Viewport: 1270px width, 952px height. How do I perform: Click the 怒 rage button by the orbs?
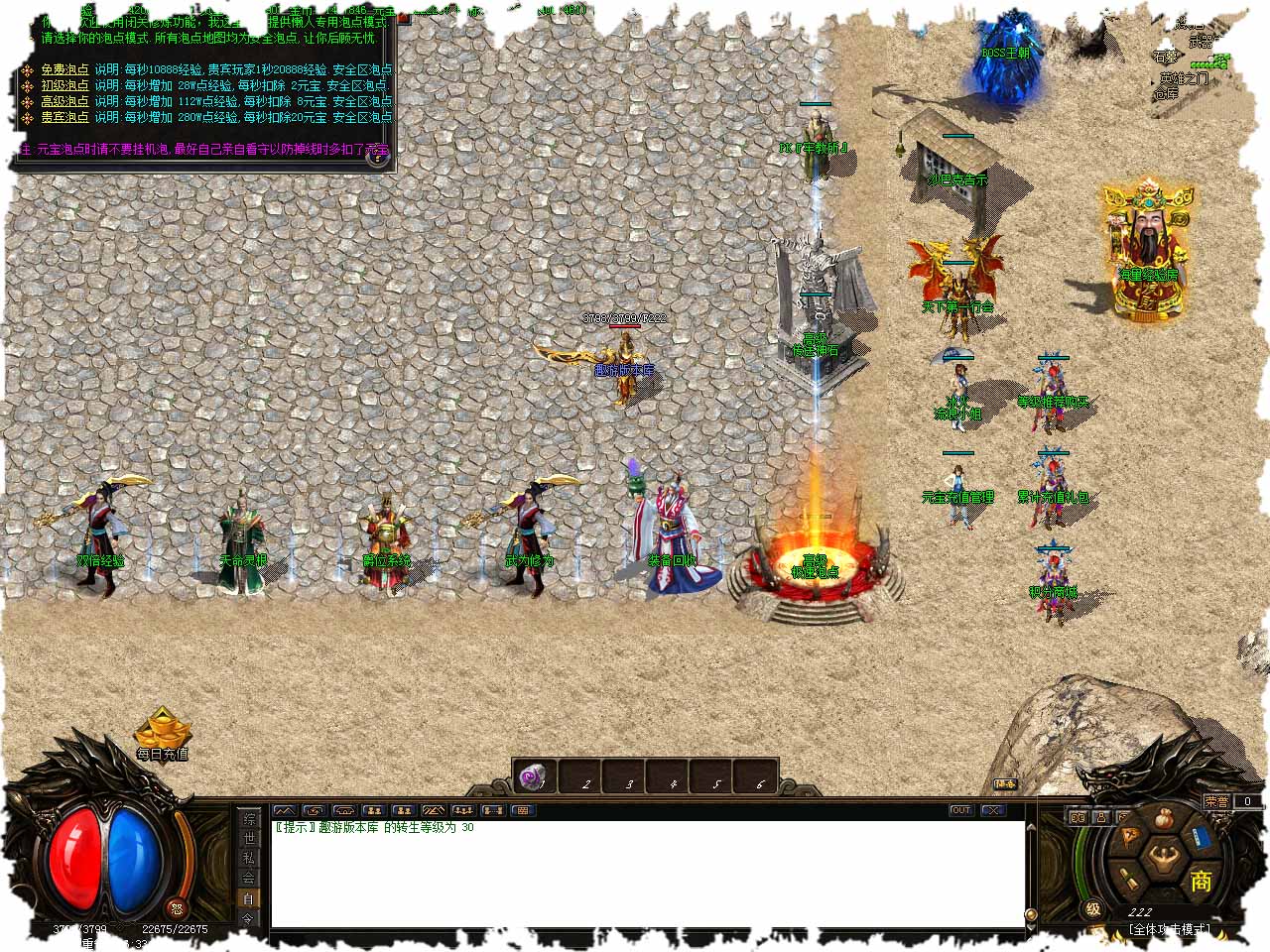click(x=177, y=908)
